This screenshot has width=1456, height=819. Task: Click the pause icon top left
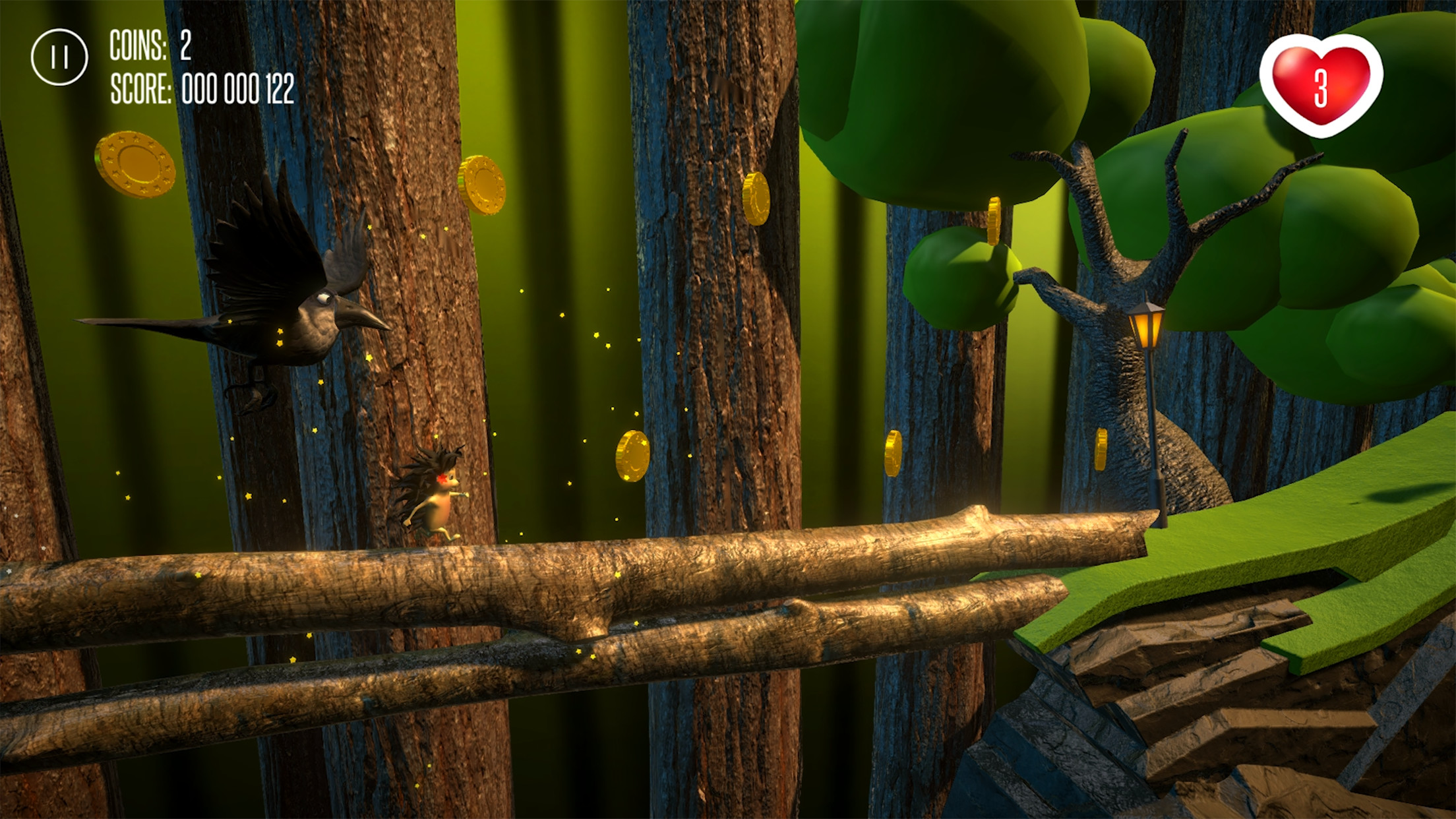[59, 56]
